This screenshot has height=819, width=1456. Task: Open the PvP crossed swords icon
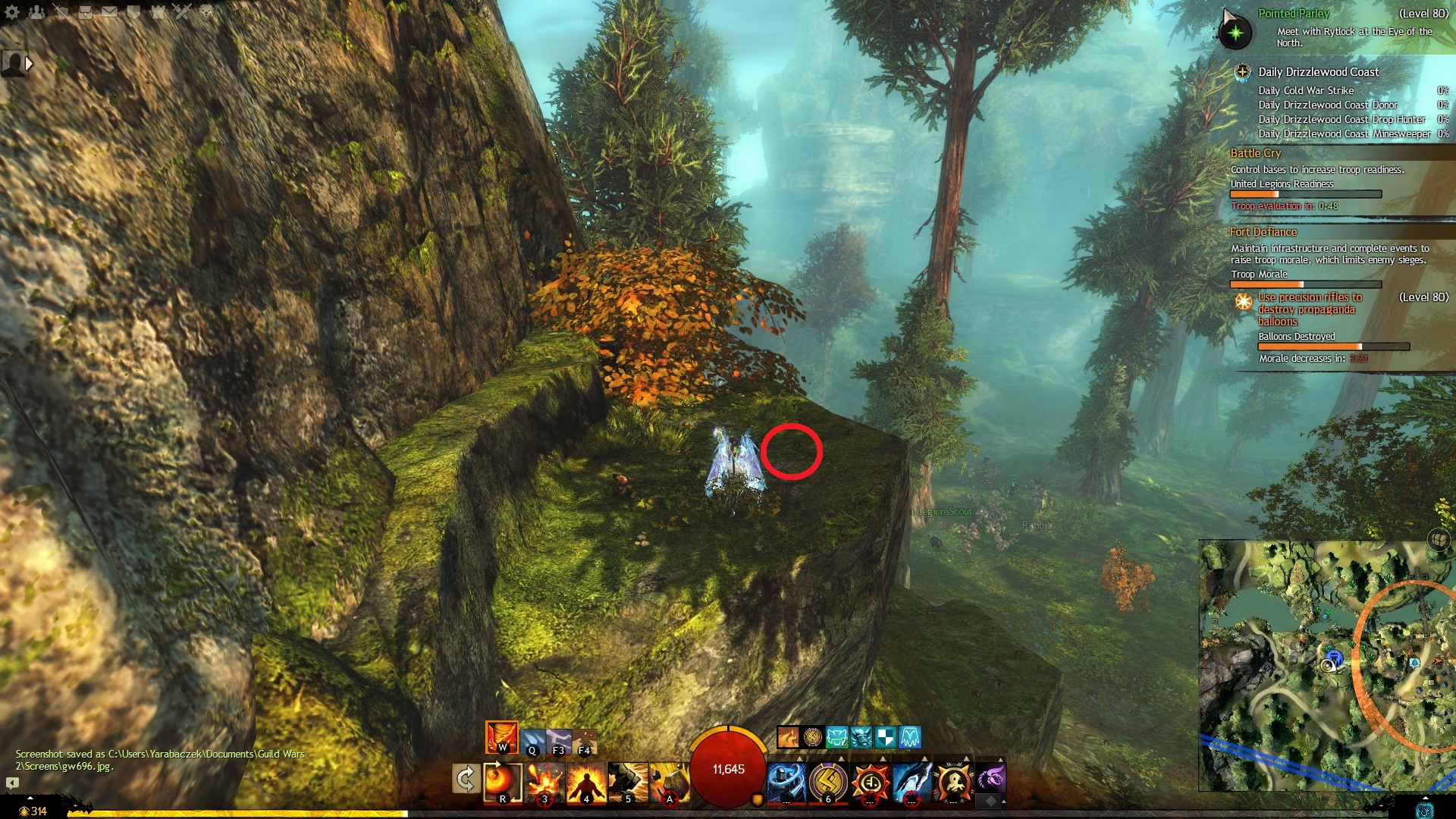pyautogui.click(x=182, y=12)
